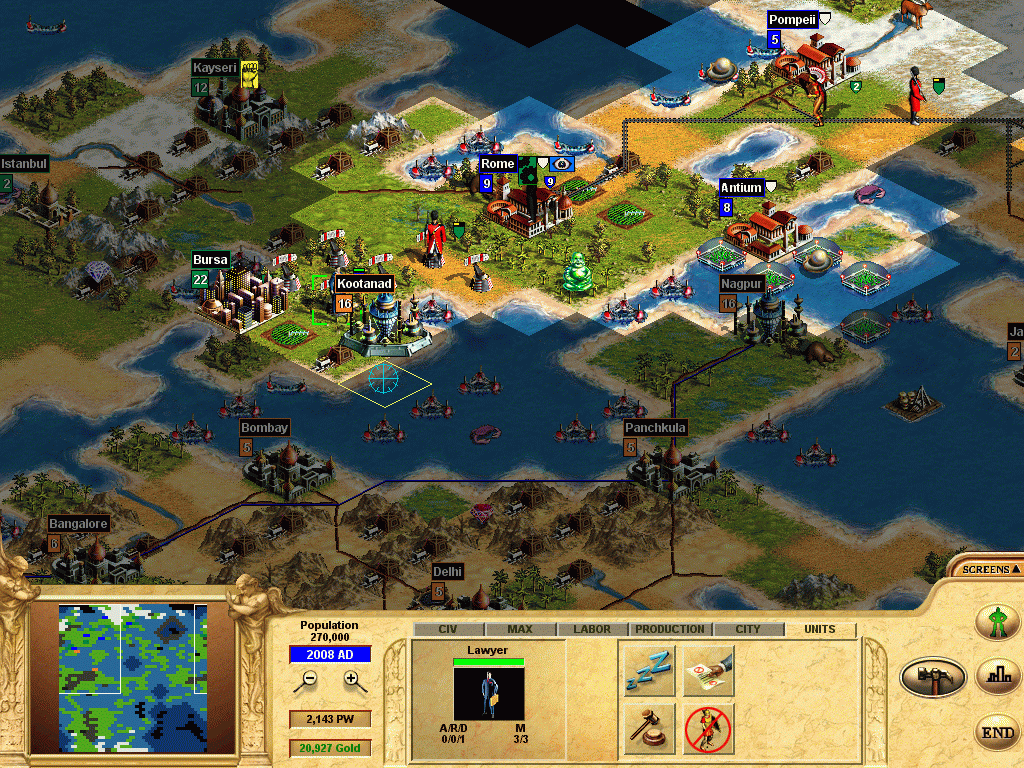Show the PRODUCTION tab
Viewport: 1024px width, 768px height.
(x=670, y=630)
